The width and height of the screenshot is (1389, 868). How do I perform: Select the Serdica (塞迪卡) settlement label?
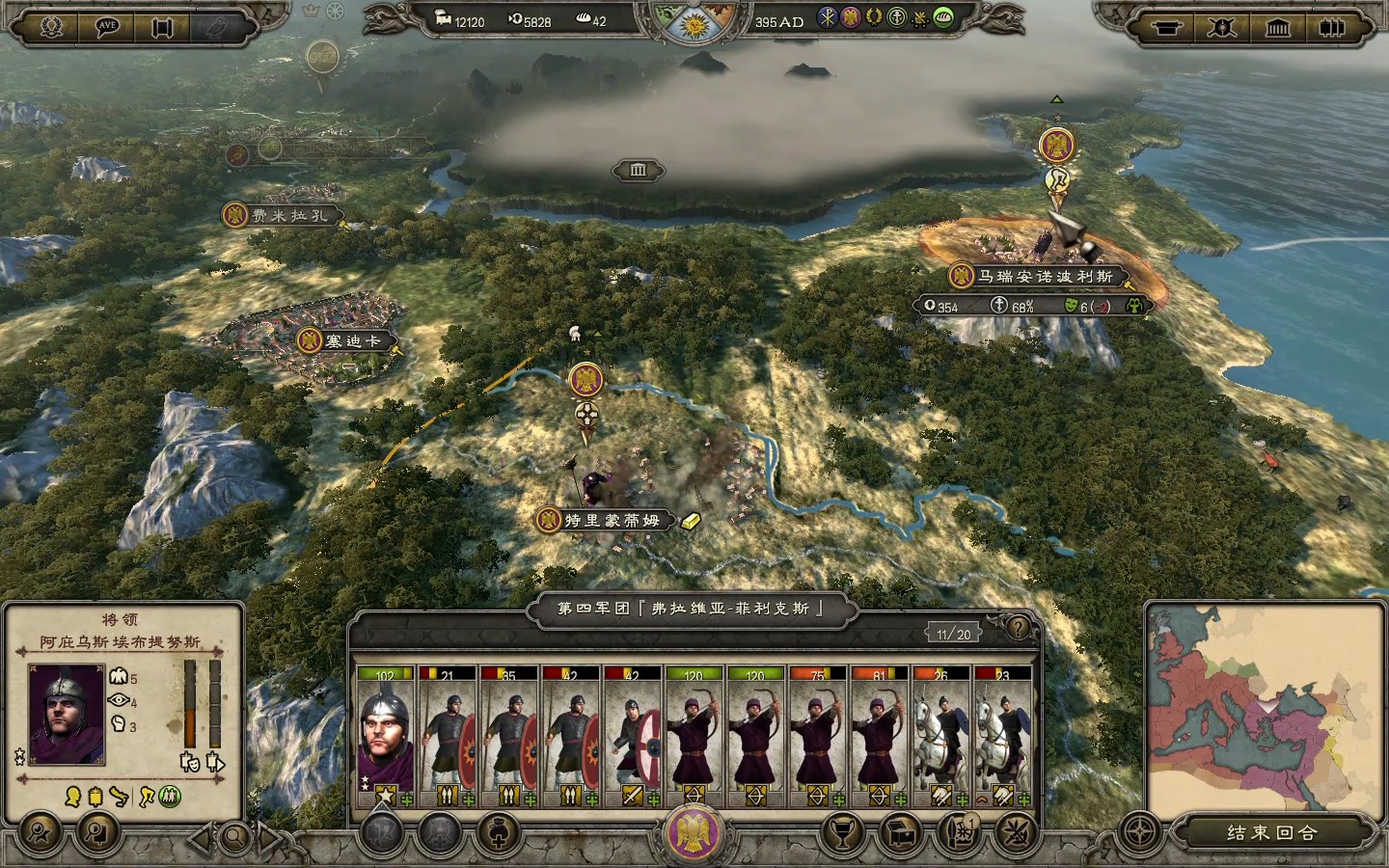pos(351,340)
